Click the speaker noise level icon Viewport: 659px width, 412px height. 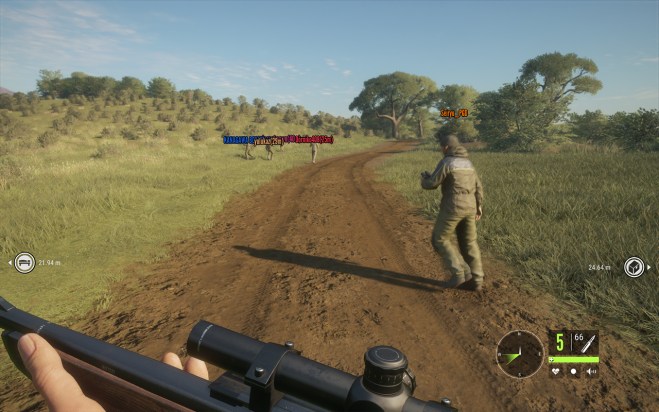[590, 371]
